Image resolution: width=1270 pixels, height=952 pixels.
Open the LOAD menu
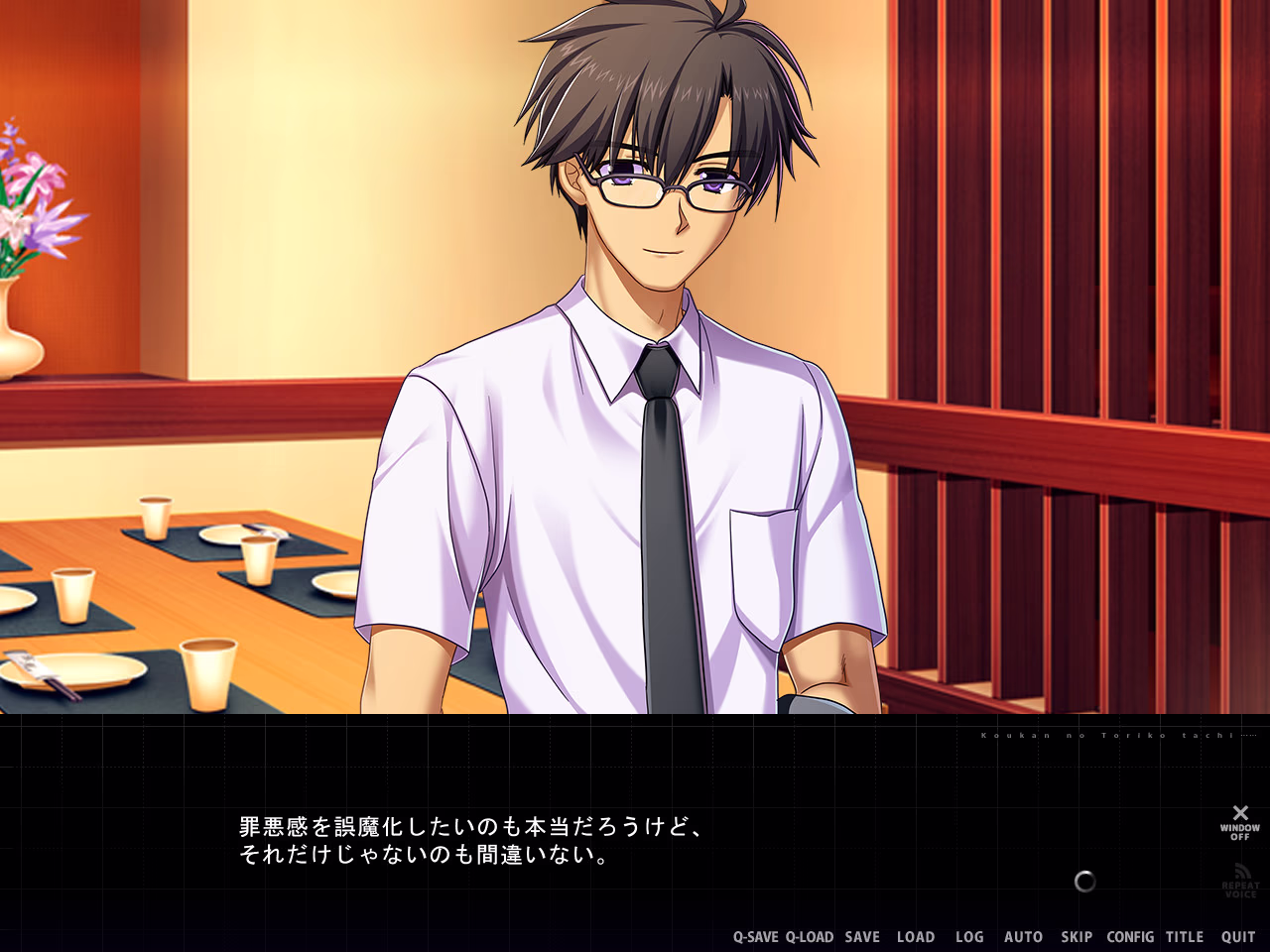[x=916, y=937]
